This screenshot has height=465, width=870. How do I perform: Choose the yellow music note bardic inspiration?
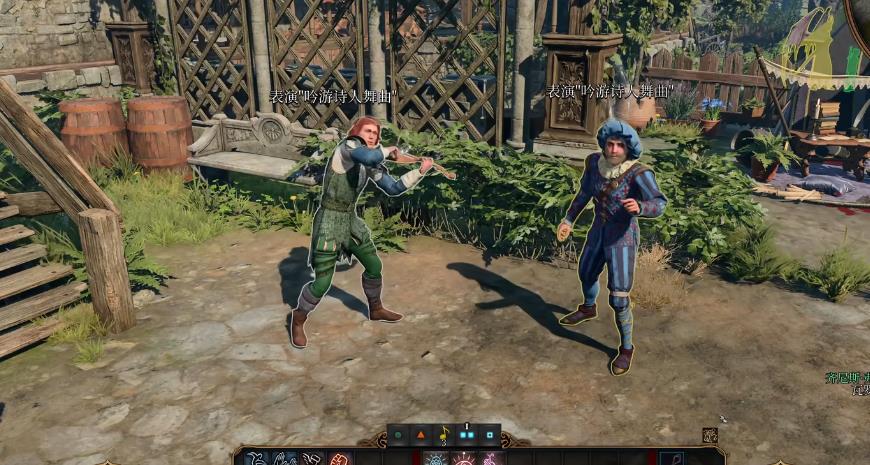444,435
